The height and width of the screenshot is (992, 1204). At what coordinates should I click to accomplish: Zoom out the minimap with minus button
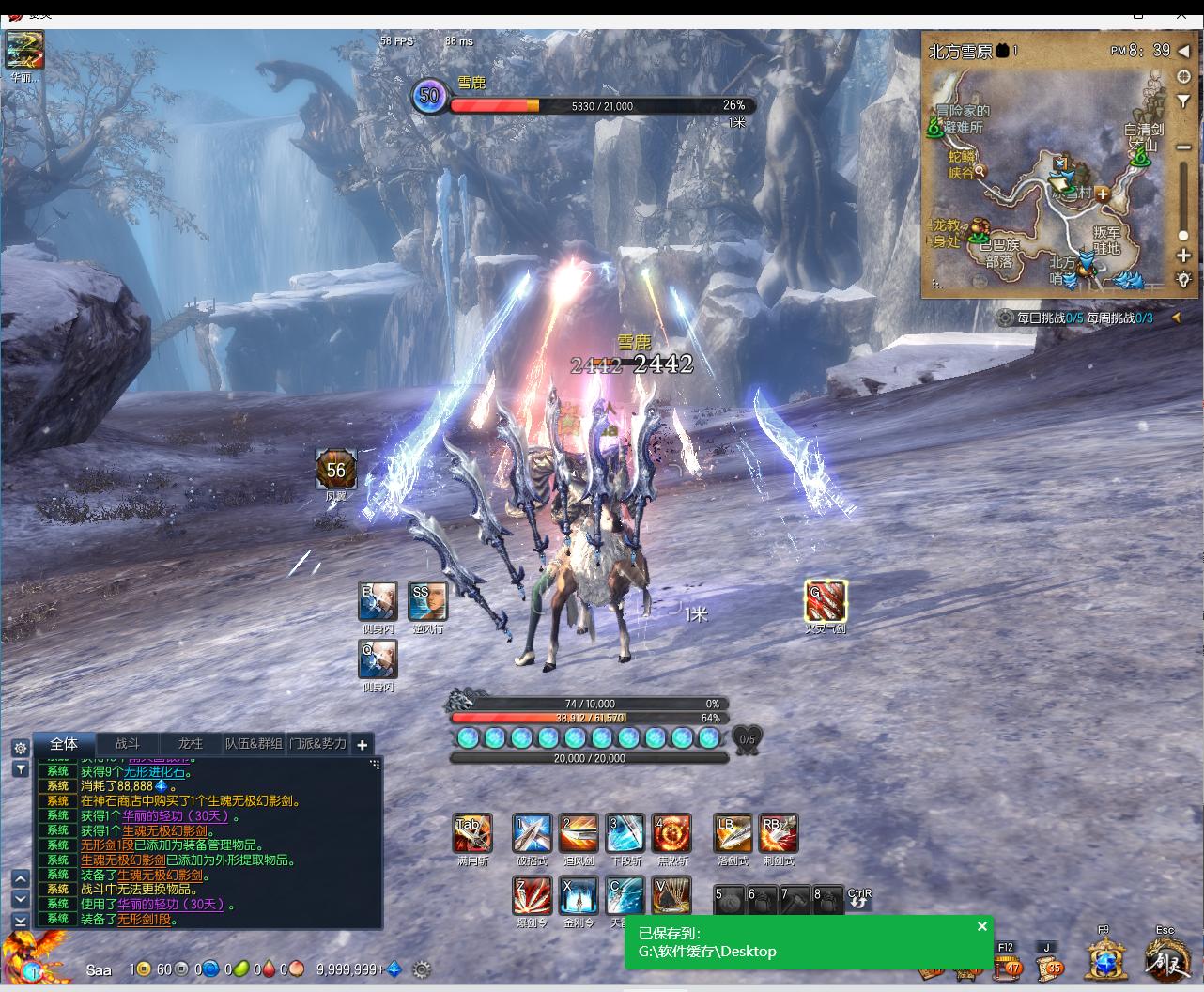[1183, 147]
